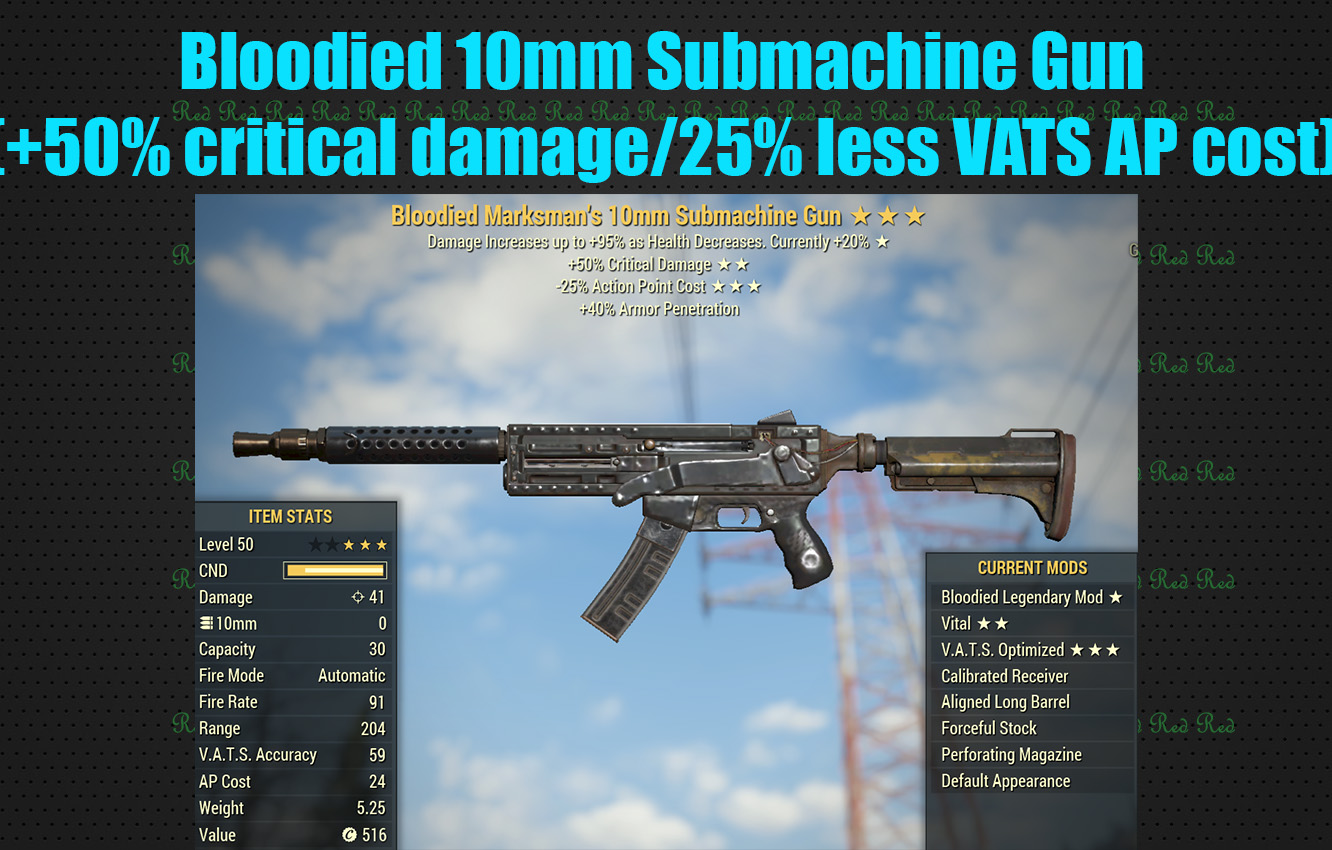Viewport: 1332px width, 850px height.
Task: Click the Fire Mode Automatic stat row
Action: click(293, 675)
